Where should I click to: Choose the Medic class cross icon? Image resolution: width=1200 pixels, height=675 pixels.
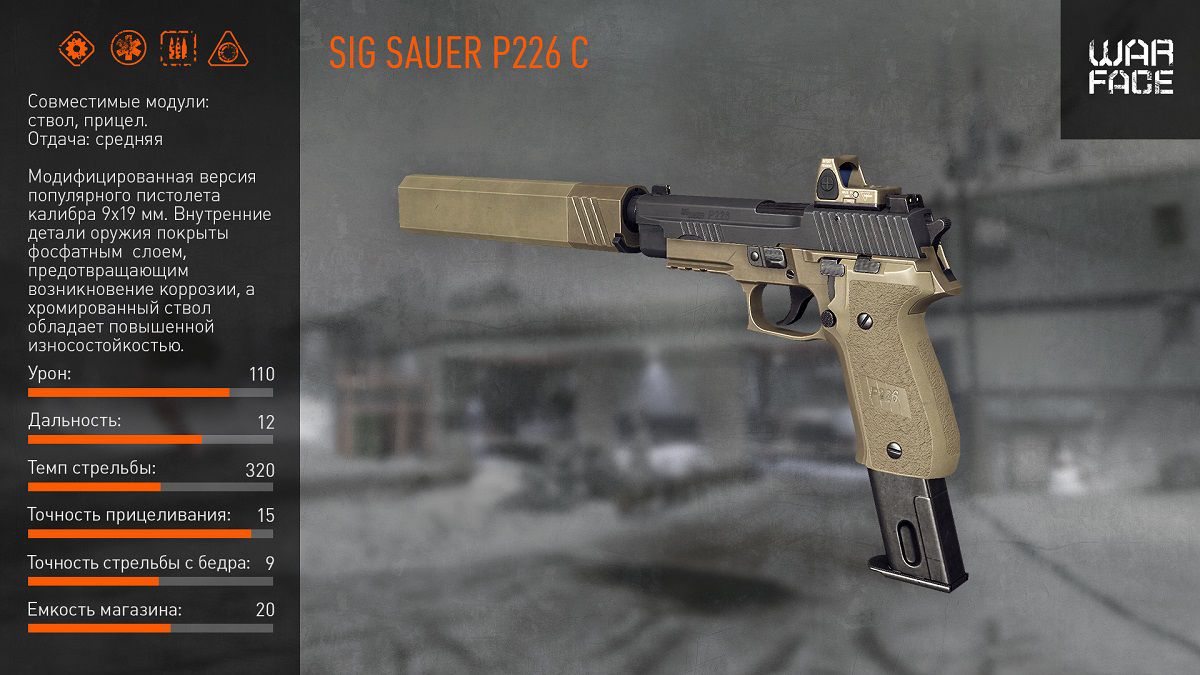[x=127, y=48]
